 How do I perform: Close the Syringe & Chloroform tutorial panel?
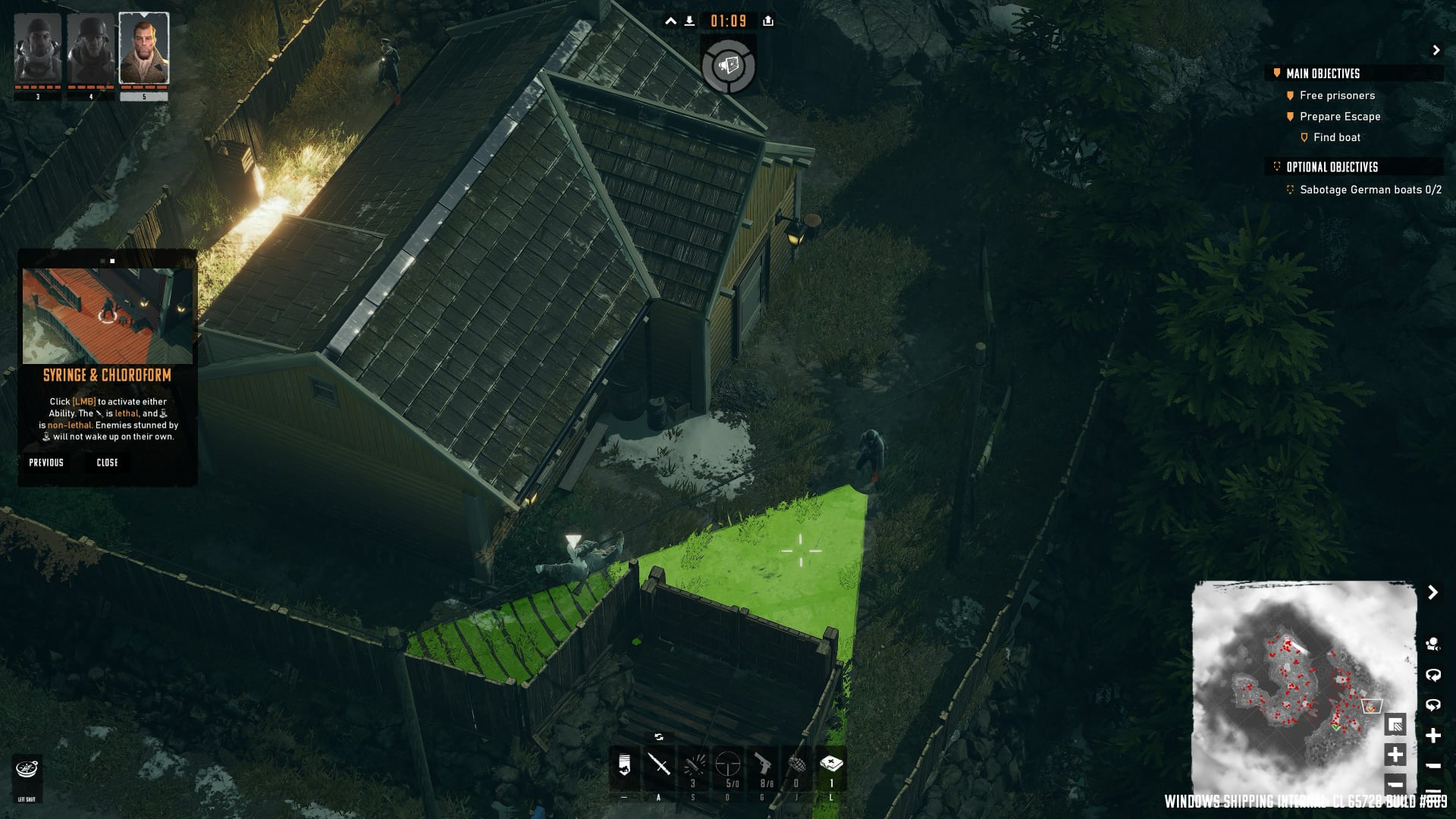107,463
